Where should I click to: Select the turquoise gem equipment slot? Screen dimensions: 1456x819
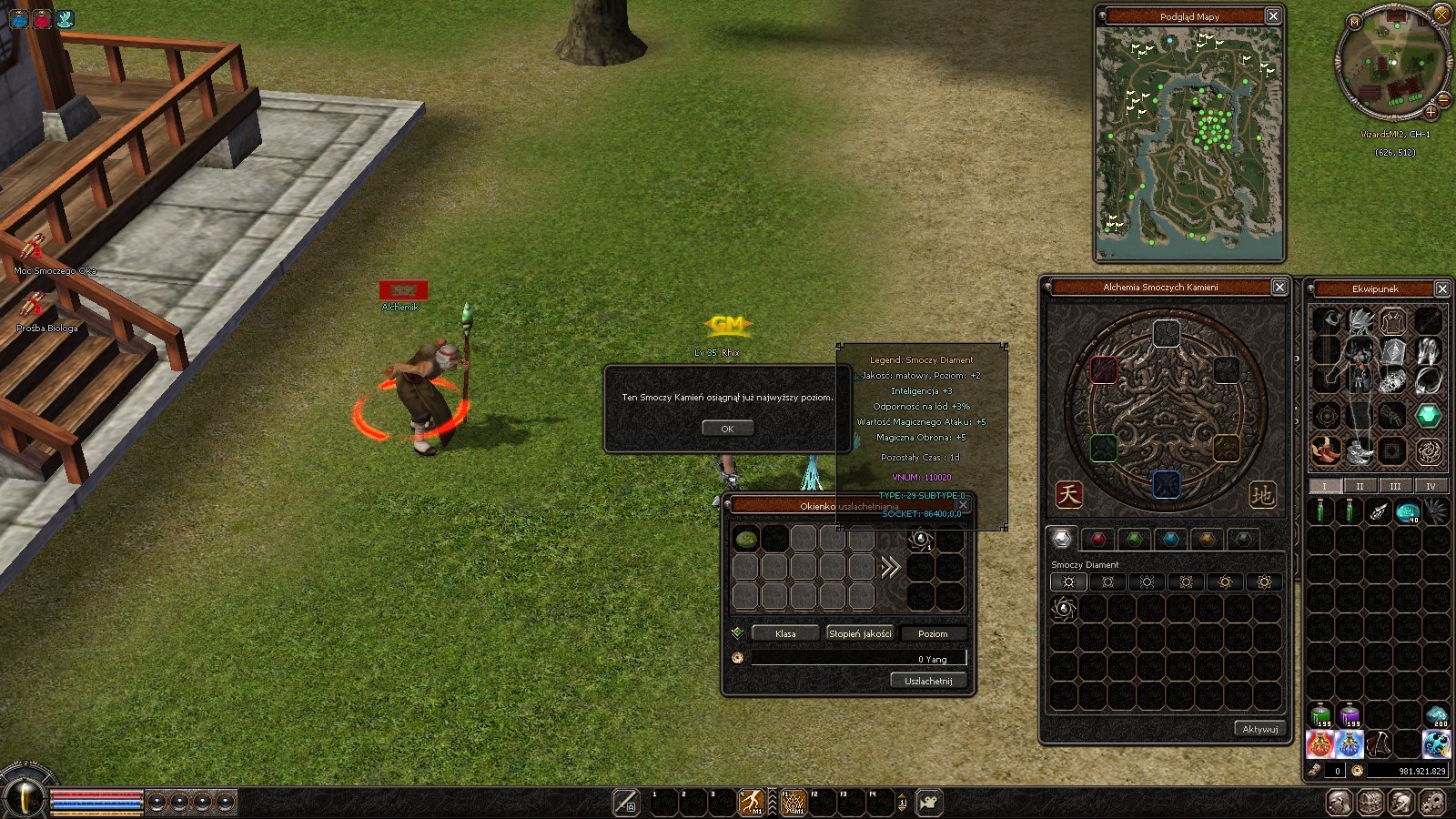(1428, 415)
